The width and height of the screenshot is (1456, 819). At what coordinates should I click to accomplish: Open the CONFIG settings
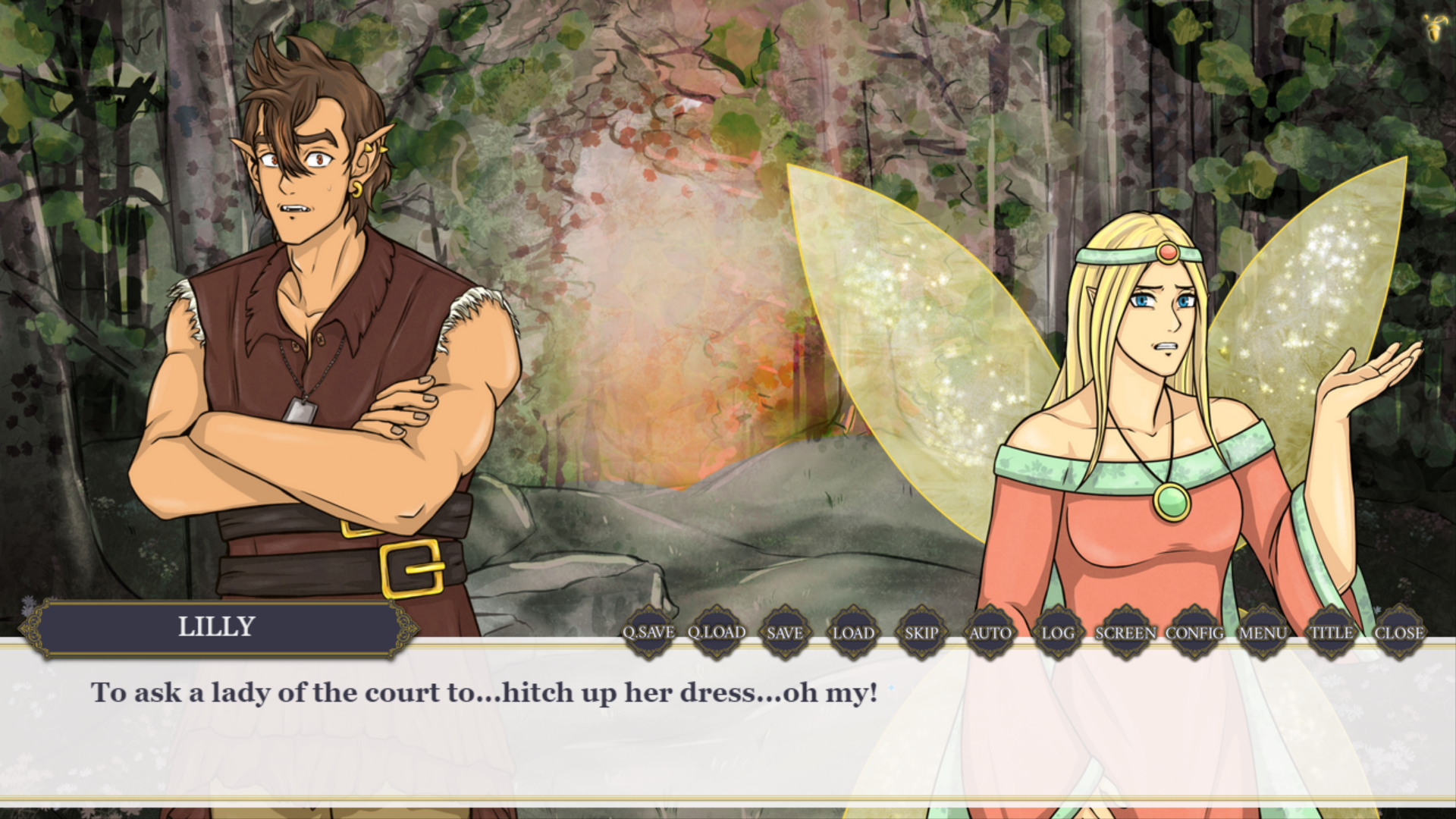coord(1194,632)
